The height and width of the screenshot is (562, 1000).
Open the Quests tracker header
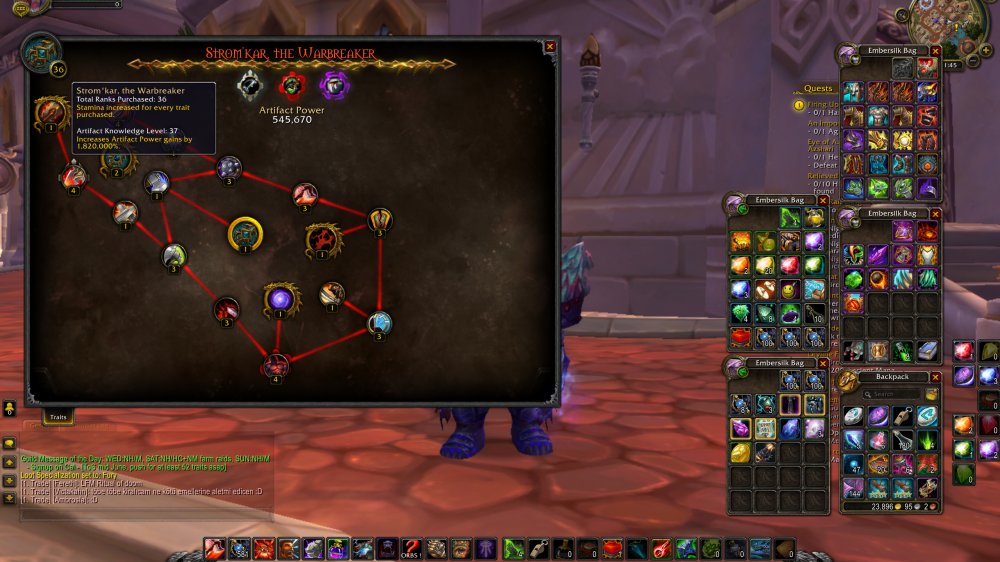coord(818,88)
